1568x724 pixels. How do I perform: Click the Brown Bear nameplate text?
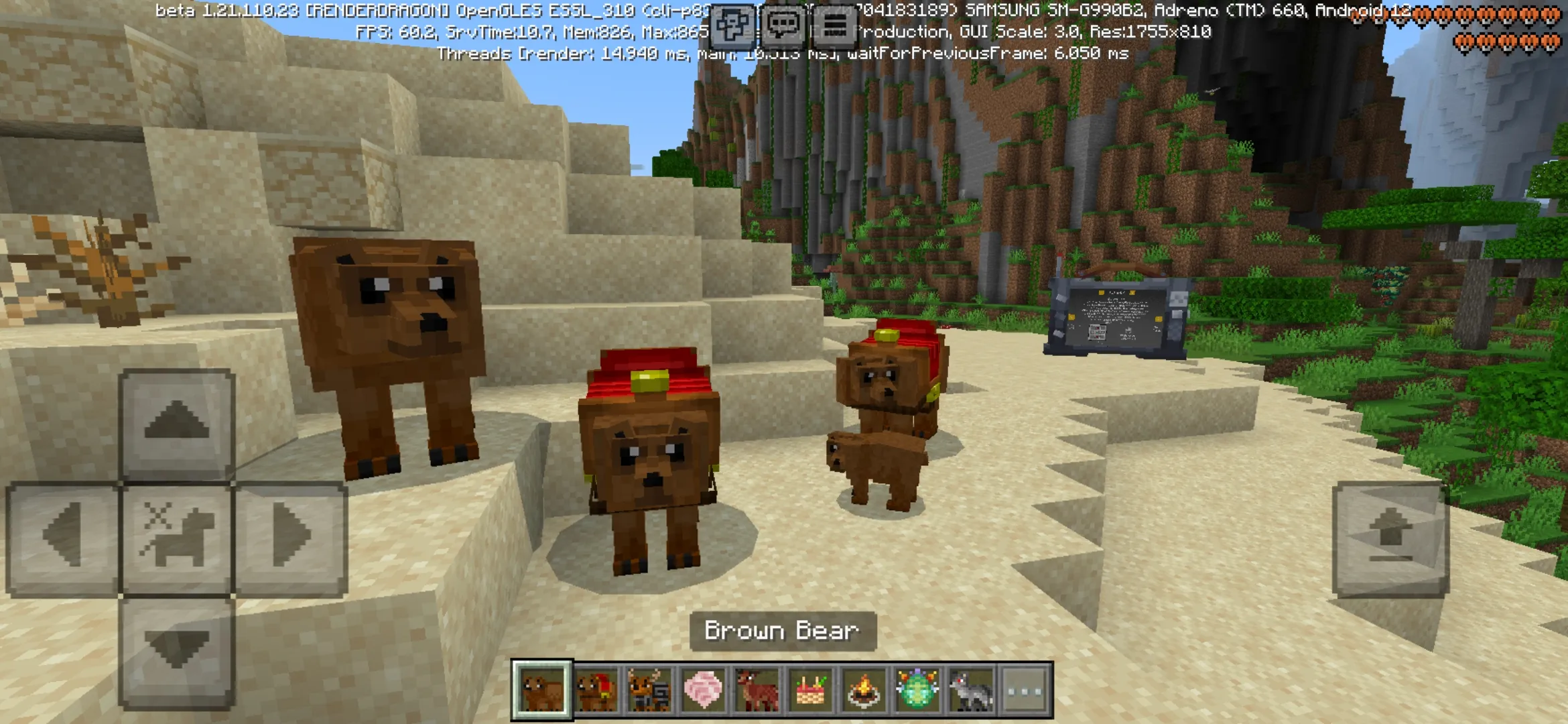(x=783, y=630)
